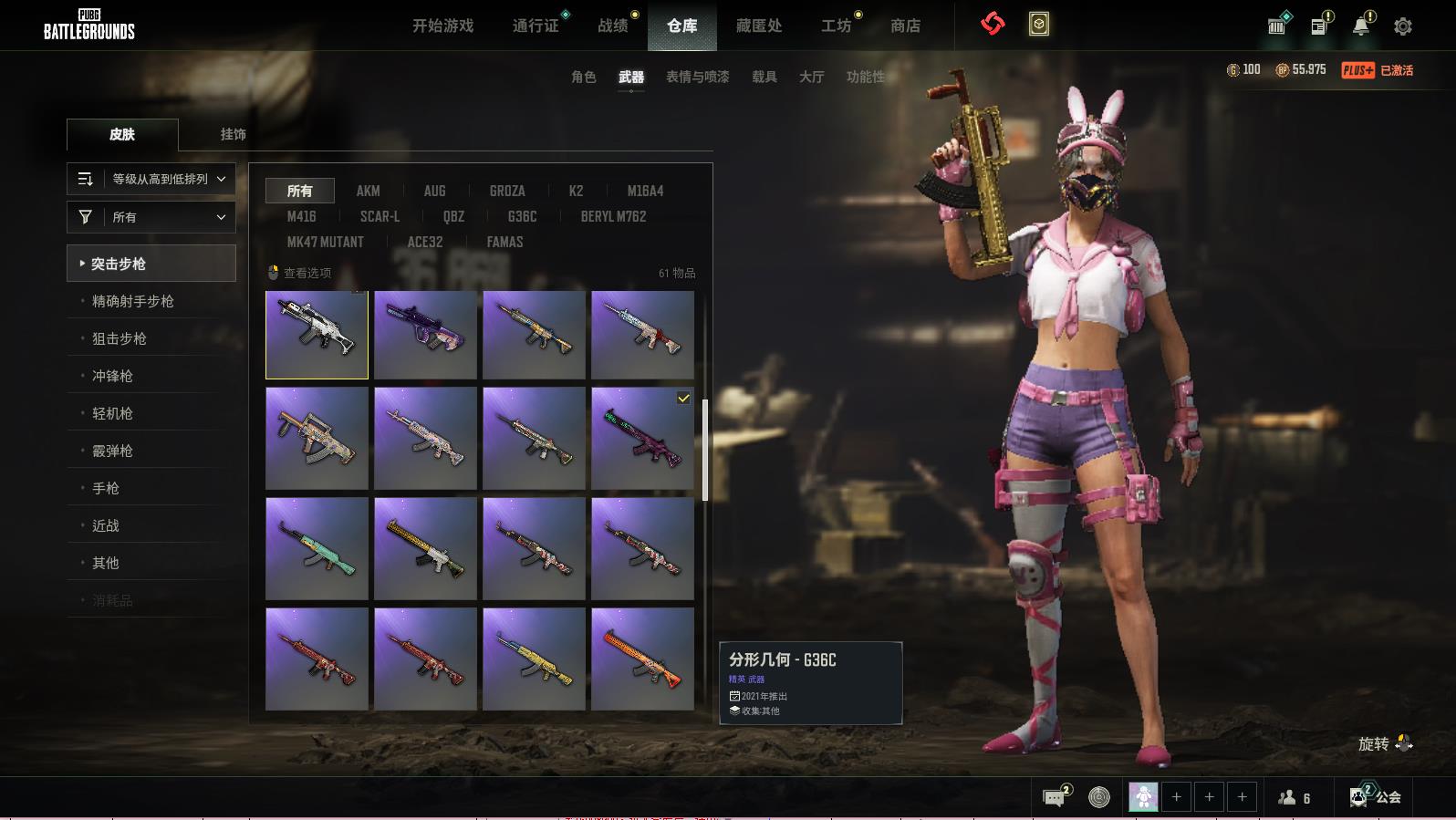This screenshot has height=820, width=1456.
Task: Select the 载具 vehicle subtab
Action: pos(764,77)
